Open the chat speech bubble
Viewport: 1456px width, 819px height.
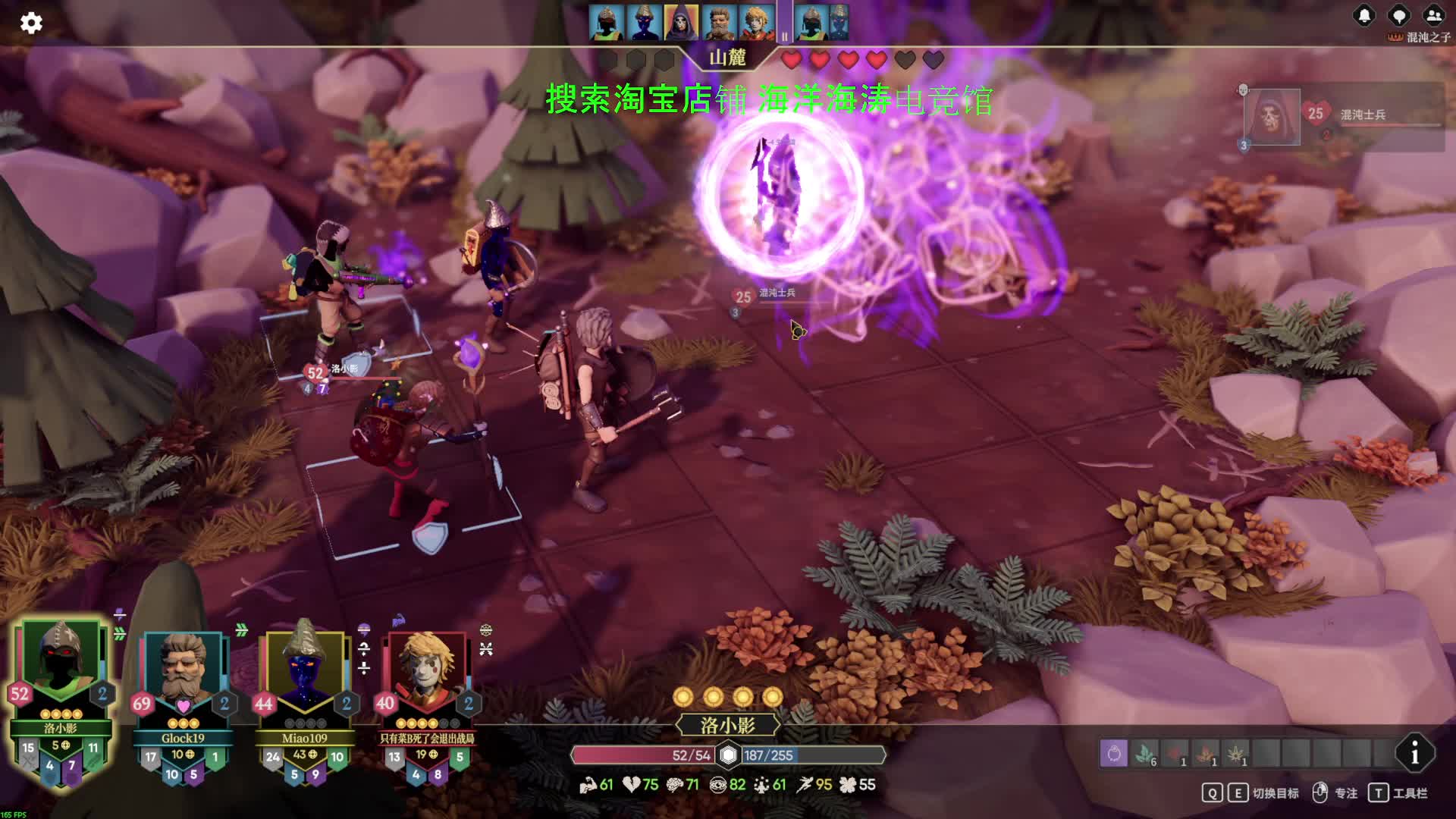(1398, 16)
